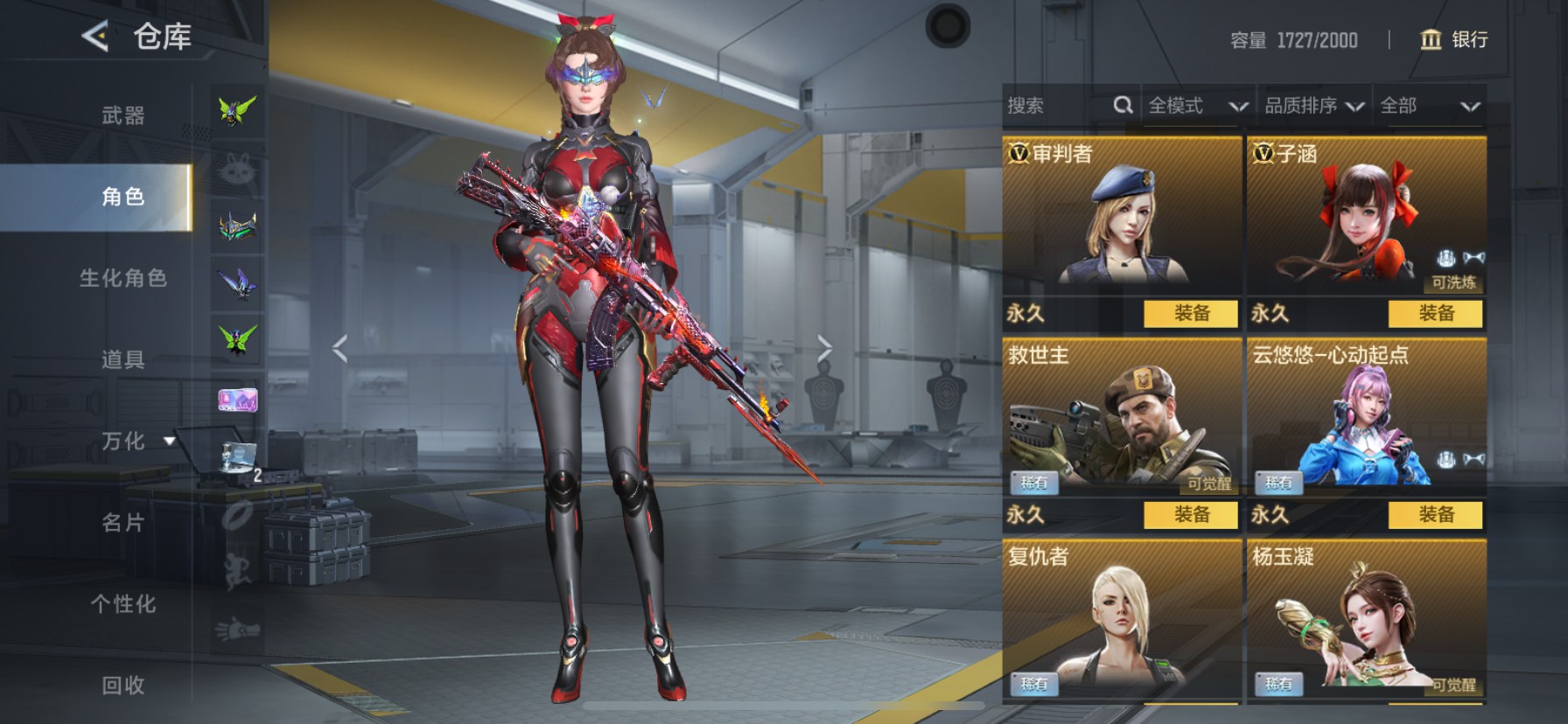Equip the 救世主 character
Screen dimensions: 1568x724
tap(1191, 514)
